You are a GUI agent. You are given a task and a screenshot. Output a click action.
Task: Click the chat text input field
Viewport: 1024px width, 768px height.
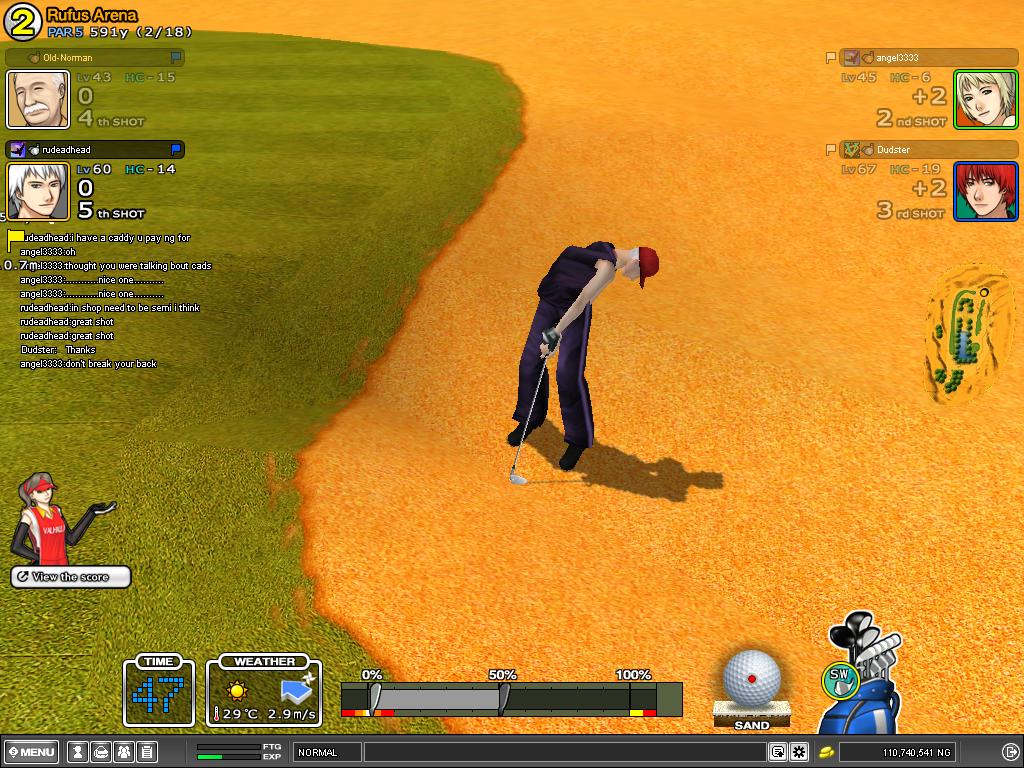pos(565,752)
